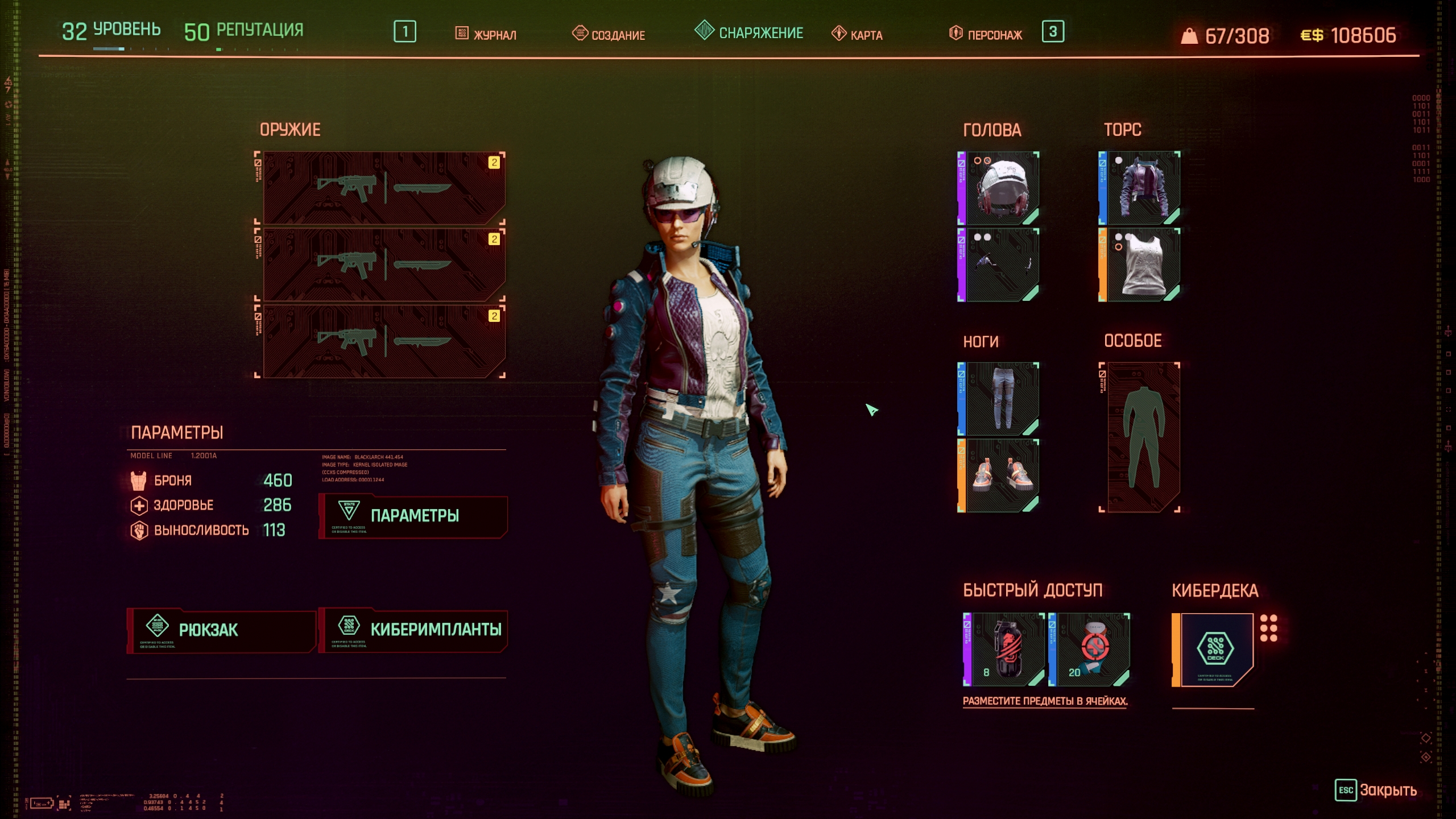Open the Кибердека cyberdeck slot
The width and height of the screenshot is (1456, 819).
pos(1214,650)
